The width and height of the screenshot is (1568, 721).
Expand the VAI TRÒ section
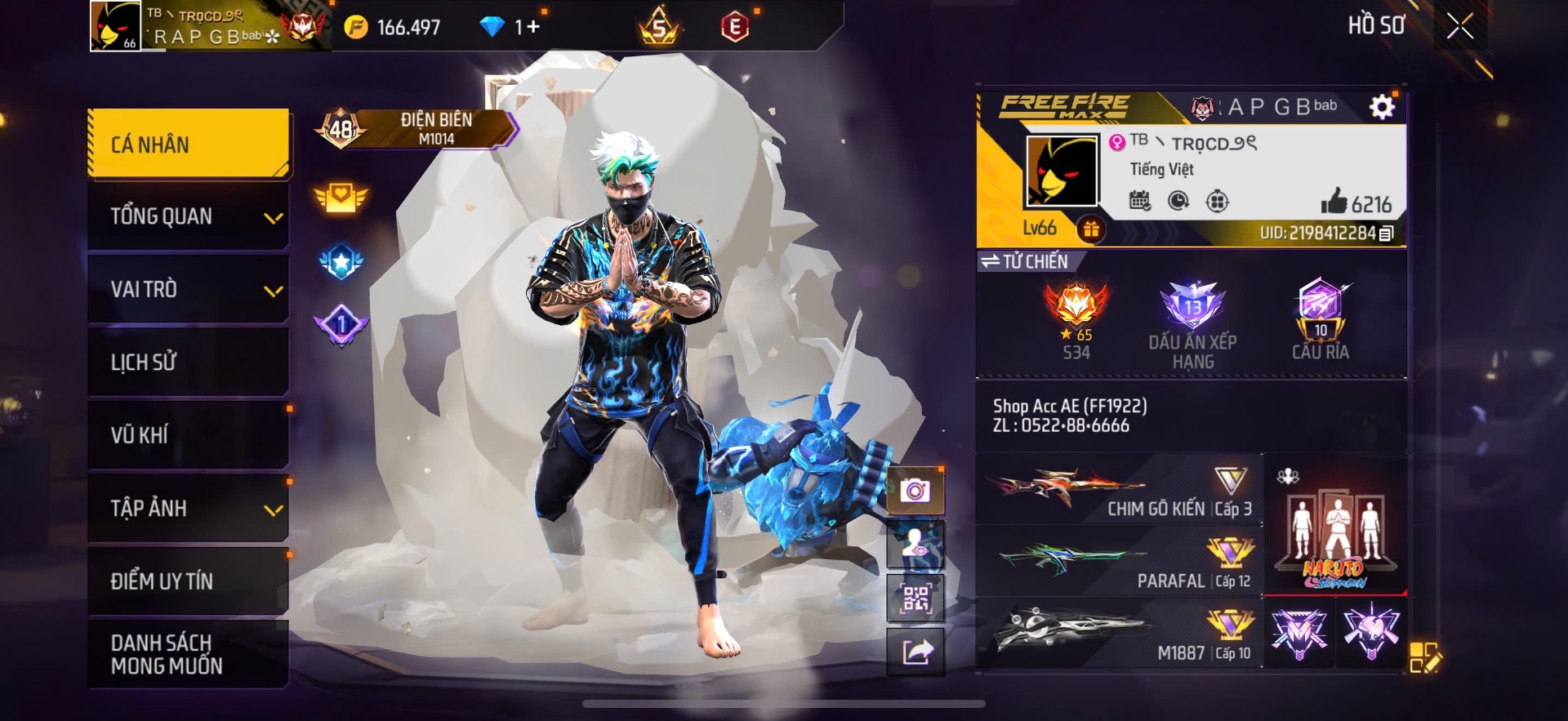tap(187, 289)
